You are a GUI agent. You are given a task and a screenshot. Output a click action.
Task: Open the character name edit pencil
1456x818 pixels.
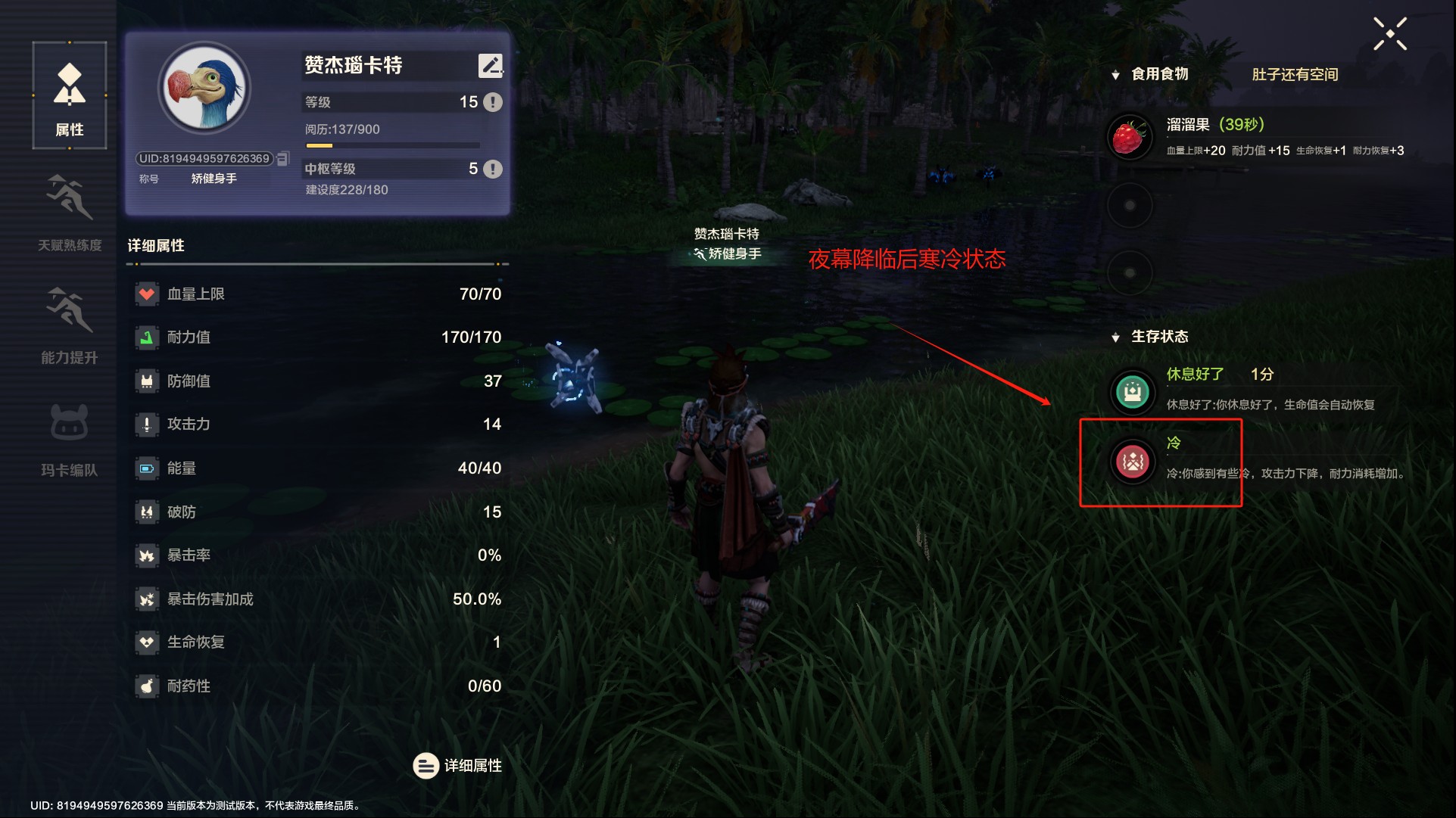pos(491,66)
